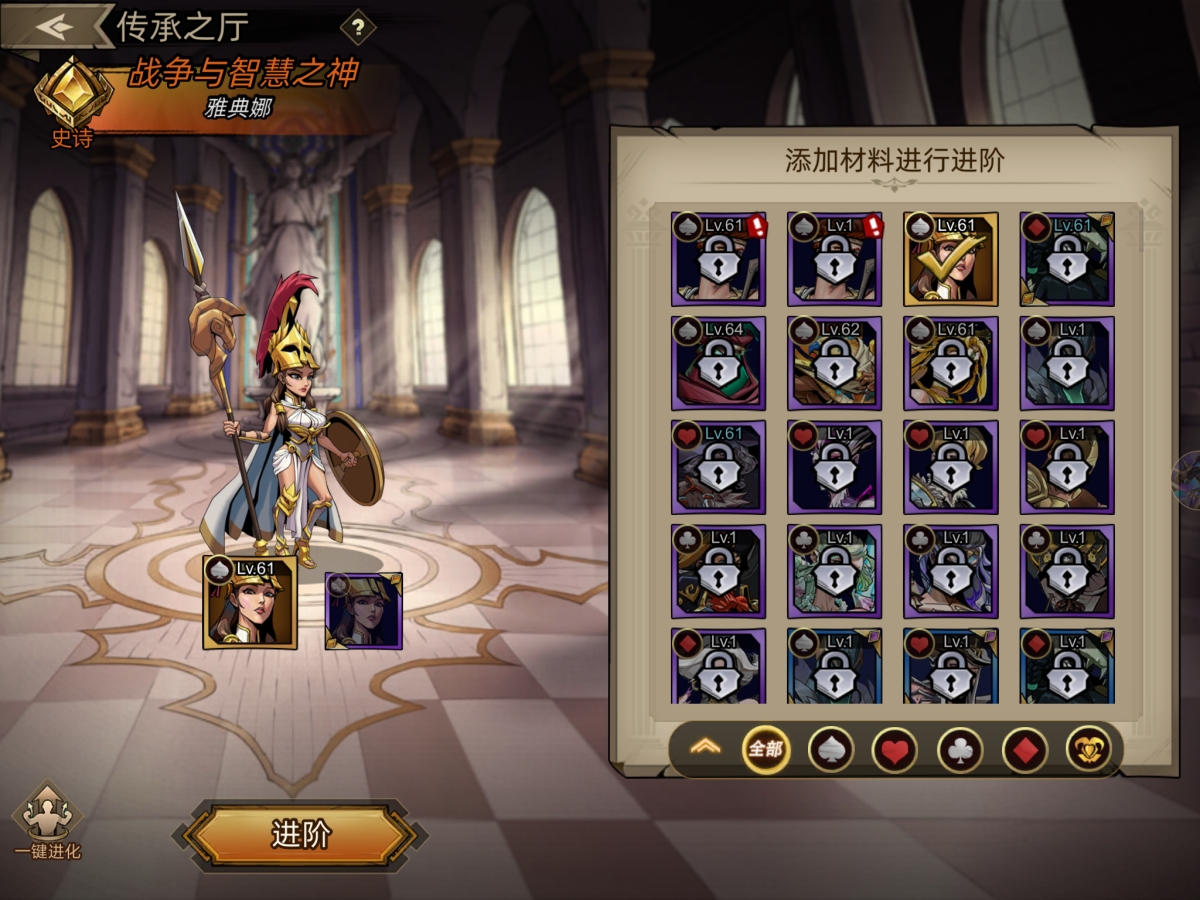The height and width of the screenshot is (900, 1200).
Task: Click the Lv.61 Athena portrait under the character
Action: (x=250, y=602)
